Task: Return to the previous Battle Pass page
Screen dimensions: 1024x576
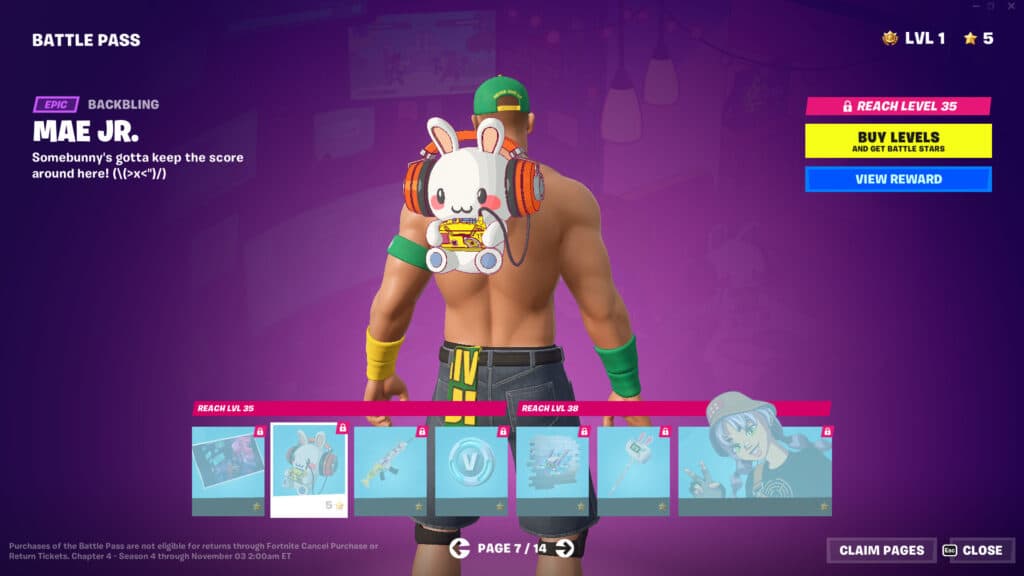Action: pos(459,548)
